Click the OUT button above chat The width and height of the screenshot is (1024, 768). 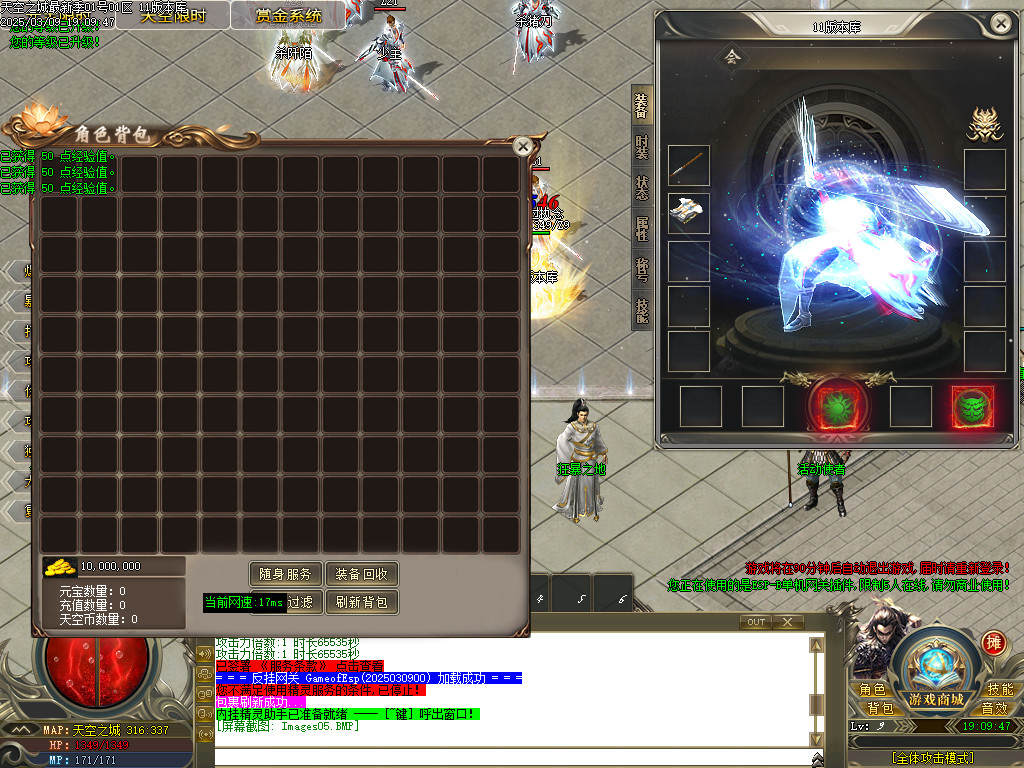(x=756, y=622)
